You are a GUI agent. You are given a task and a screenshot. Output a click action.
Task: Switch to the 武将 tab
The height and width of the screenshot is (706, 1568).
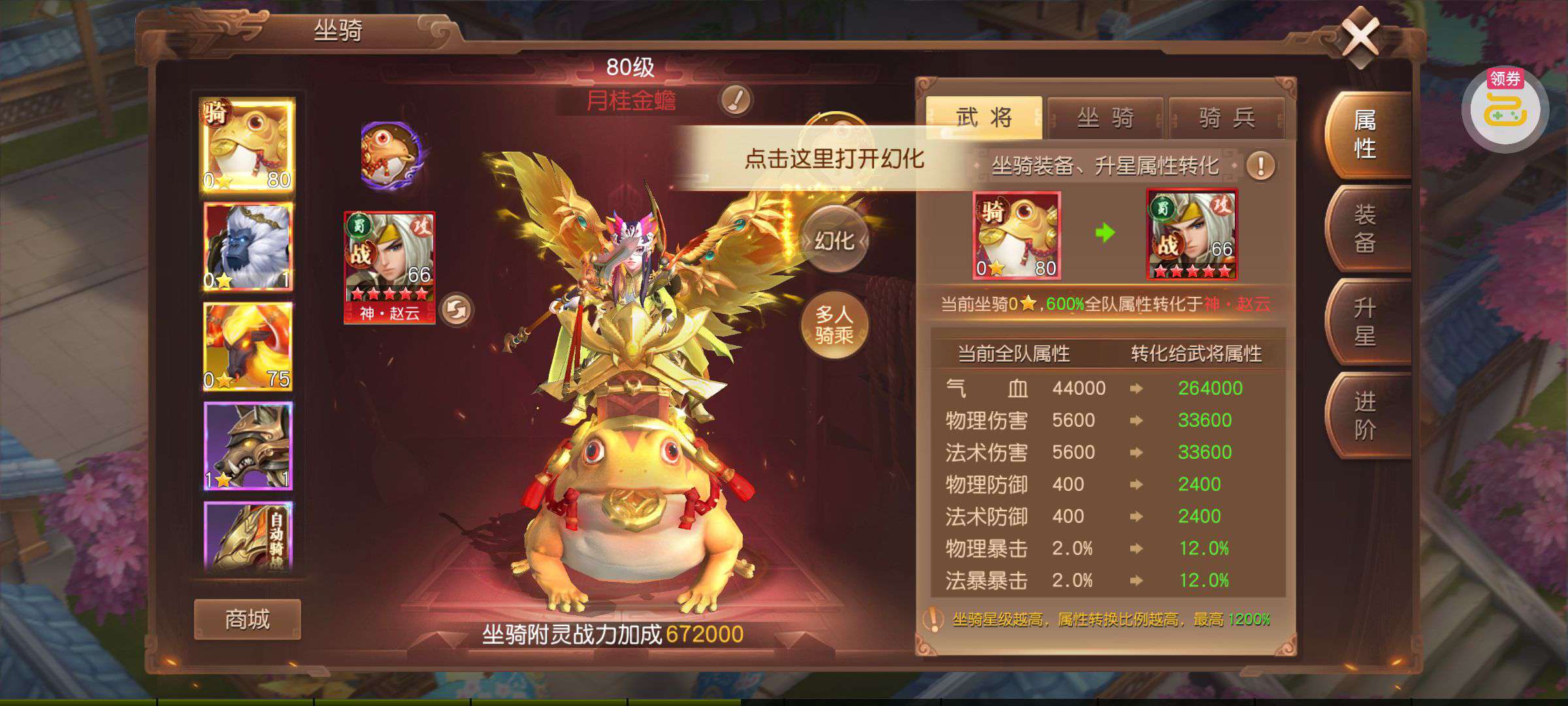983,118
